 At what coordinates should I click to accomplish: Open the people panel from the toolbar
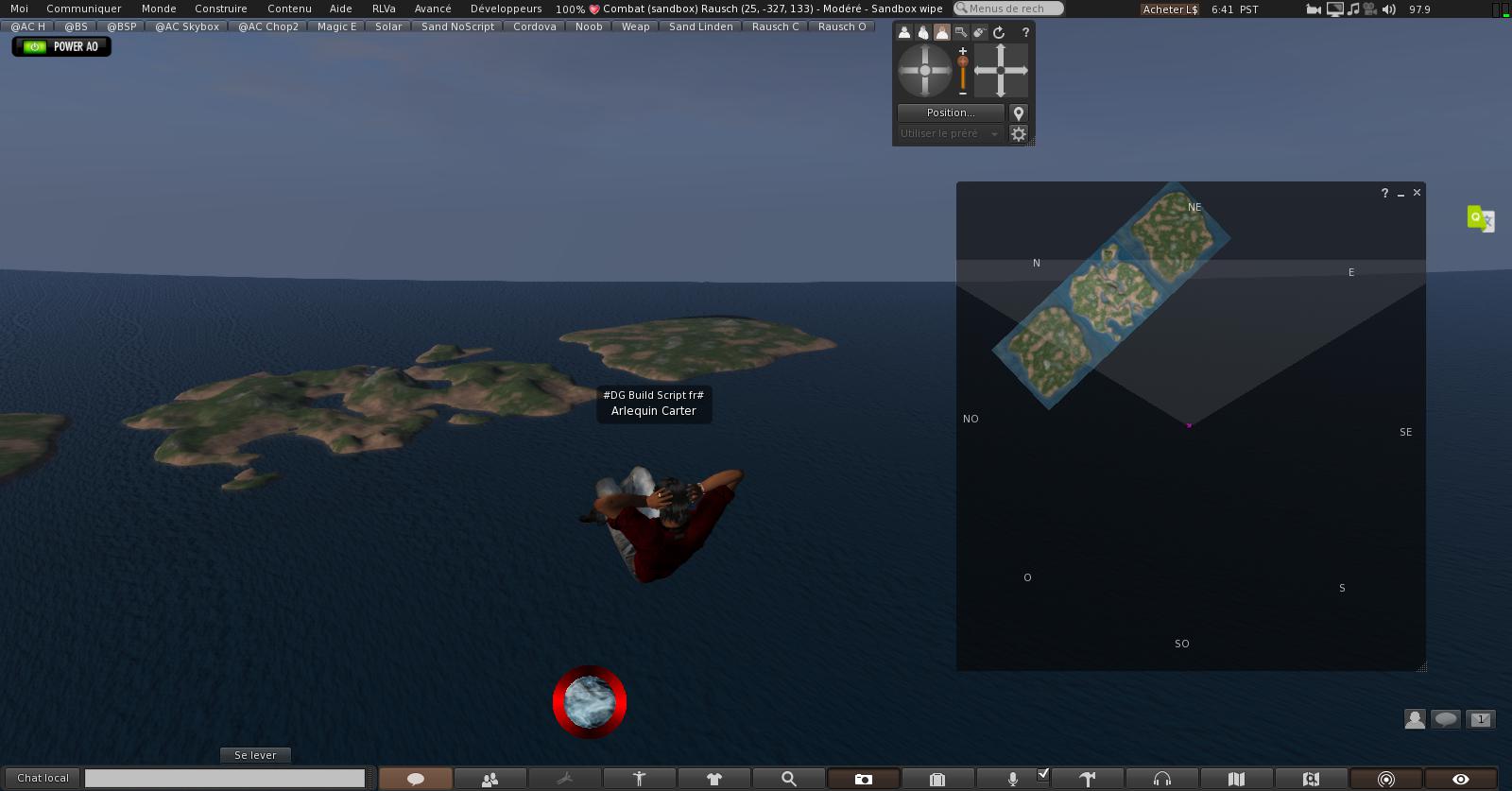(490, 779)
